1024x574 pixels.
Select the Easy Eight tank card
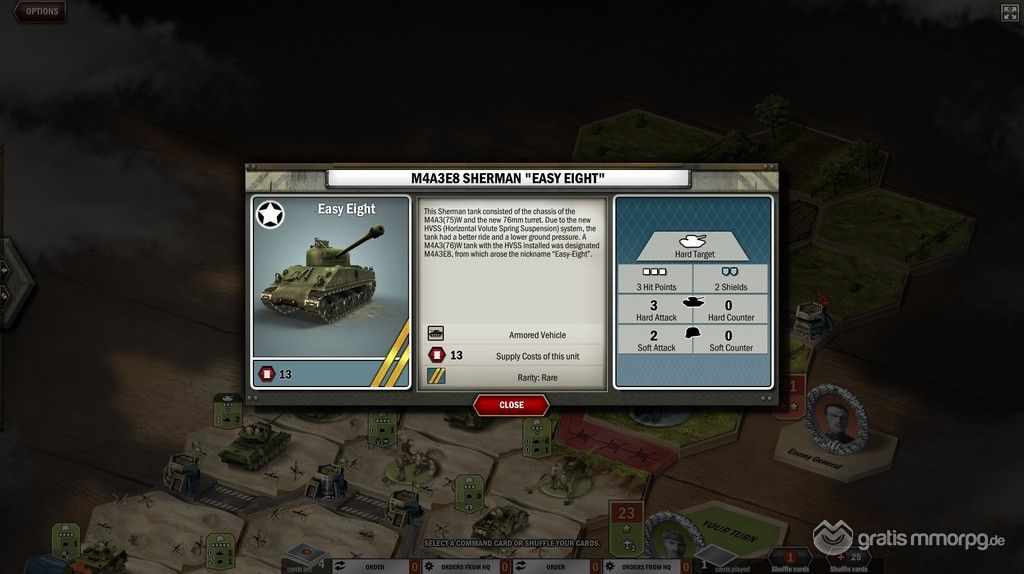coord(331,290)
